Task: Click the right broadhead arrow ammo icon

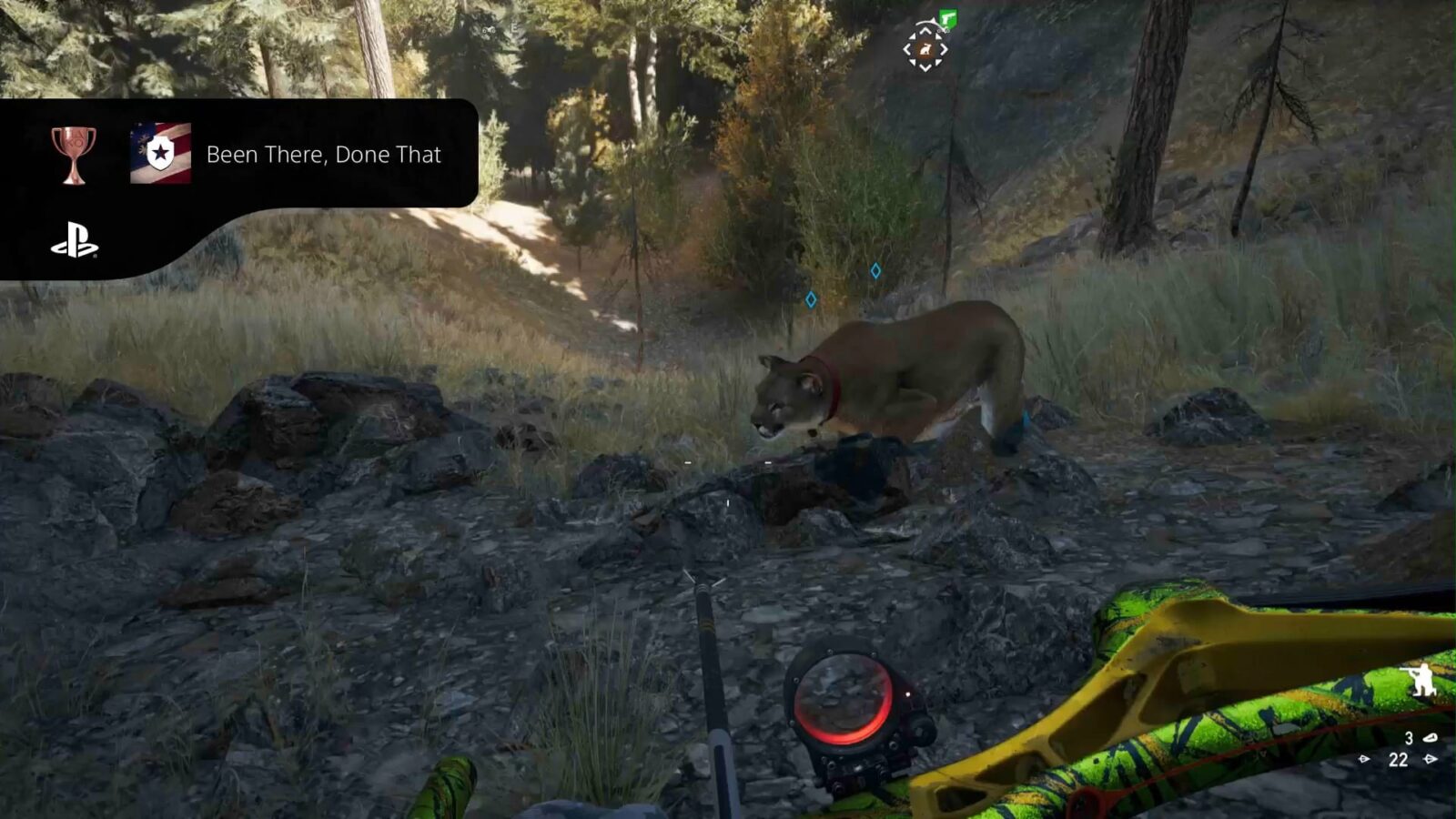Action: click(1430, 759)
